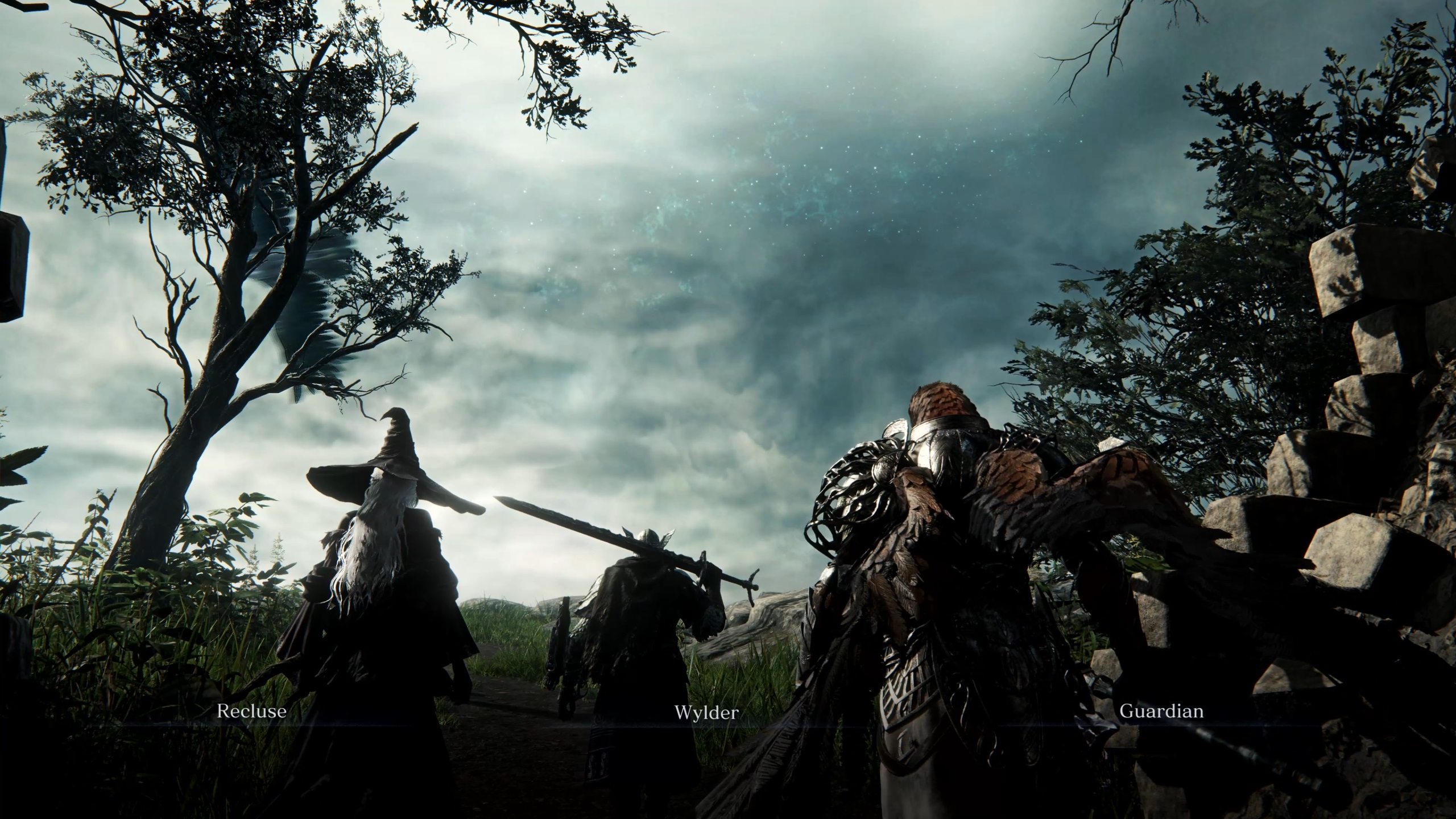Toggle selection on the Wylder name text
The image size is (1456, 819).
[707, 713]
